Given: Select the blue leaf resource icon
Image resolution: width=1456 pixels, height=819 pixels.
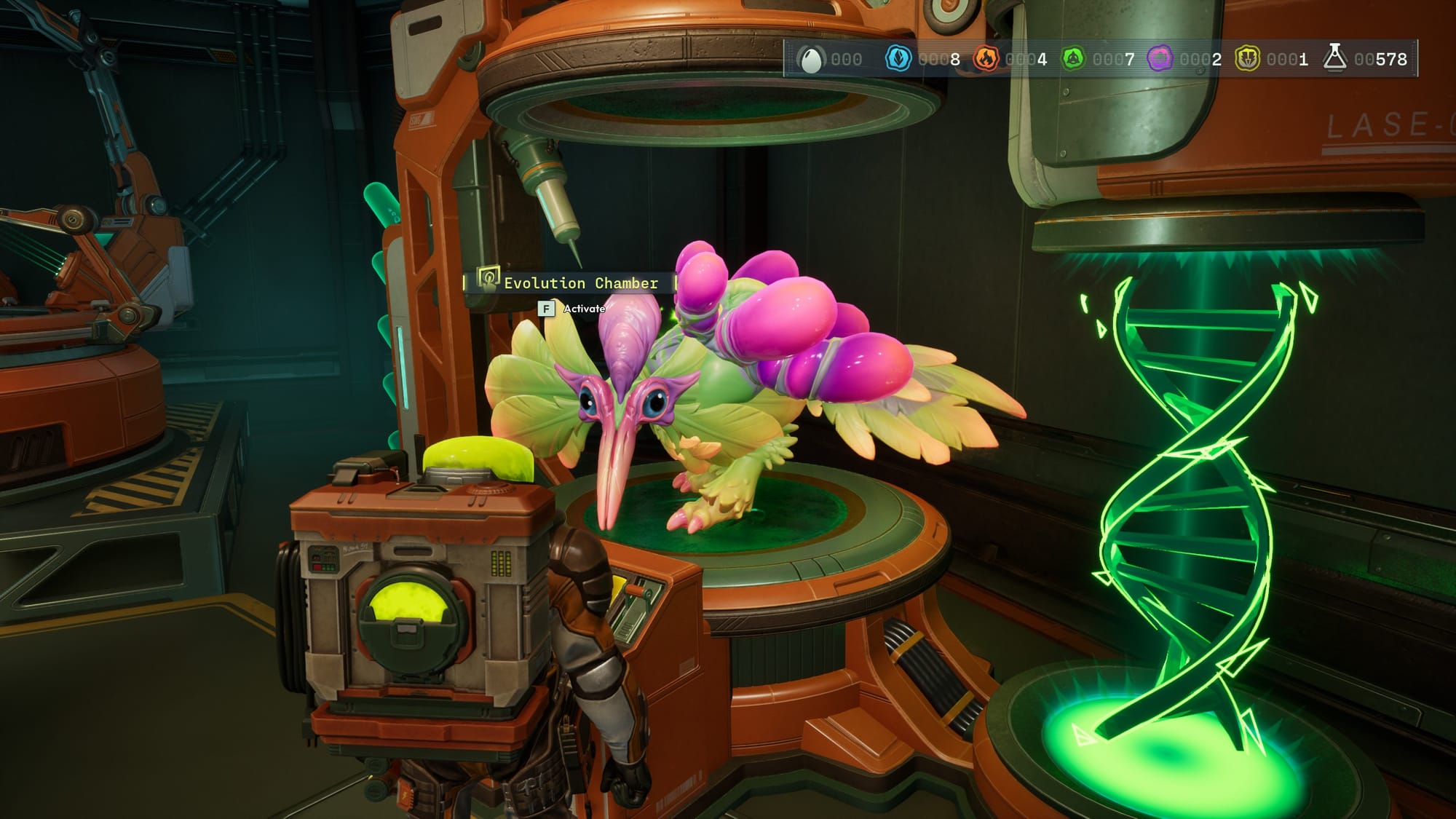Looking at the screenshot, I should pos(898,59).
